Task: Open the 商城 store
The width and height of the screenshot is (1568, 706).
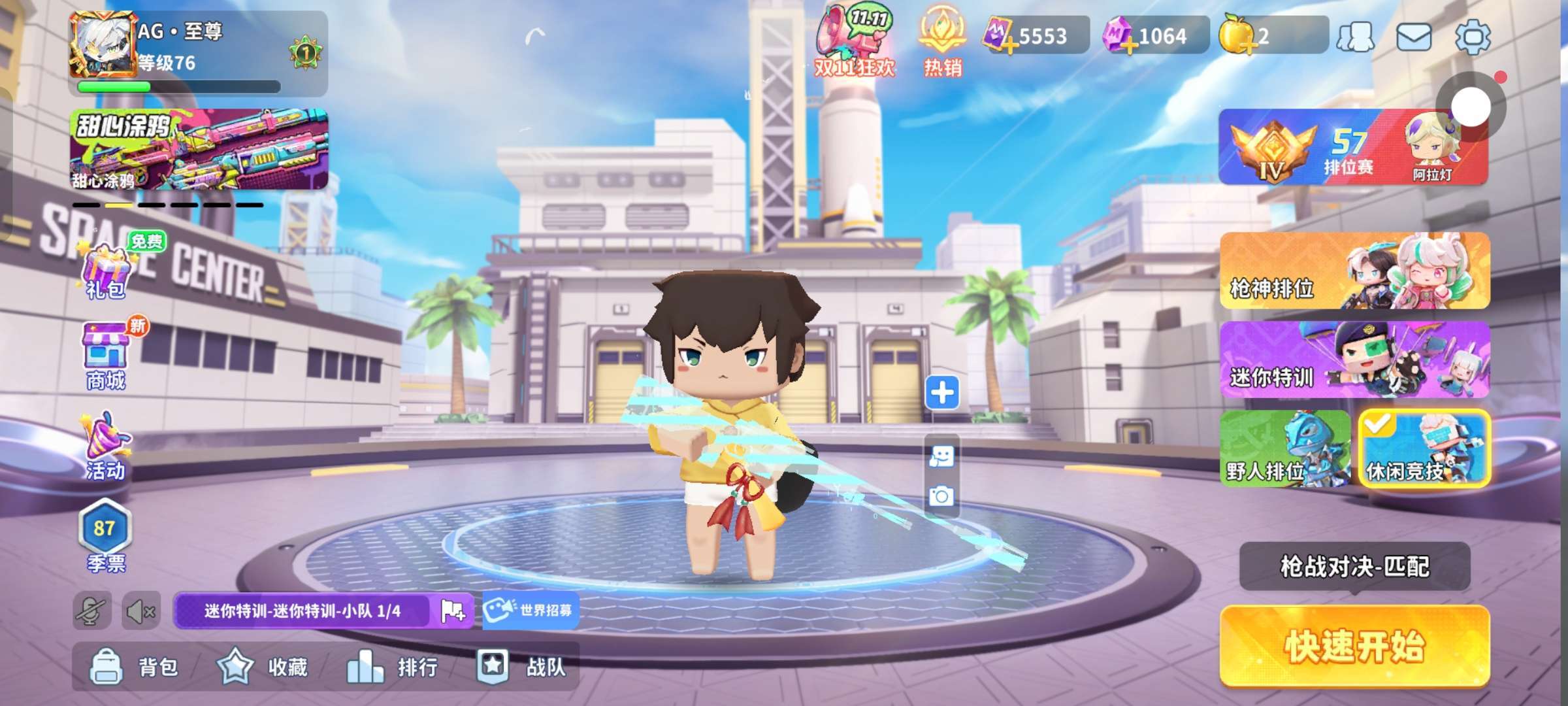Action: [x=106, y=356]
